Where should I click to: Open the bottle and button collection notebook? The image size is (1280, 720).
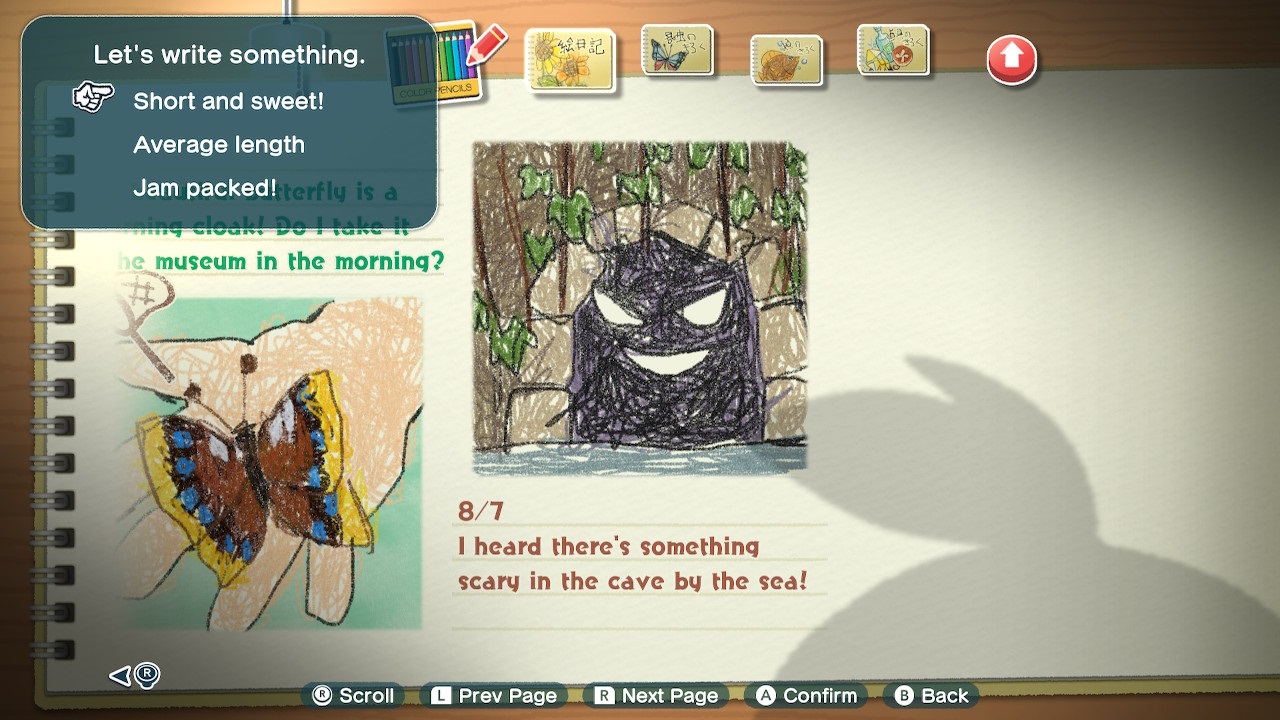tap(893, 52)
